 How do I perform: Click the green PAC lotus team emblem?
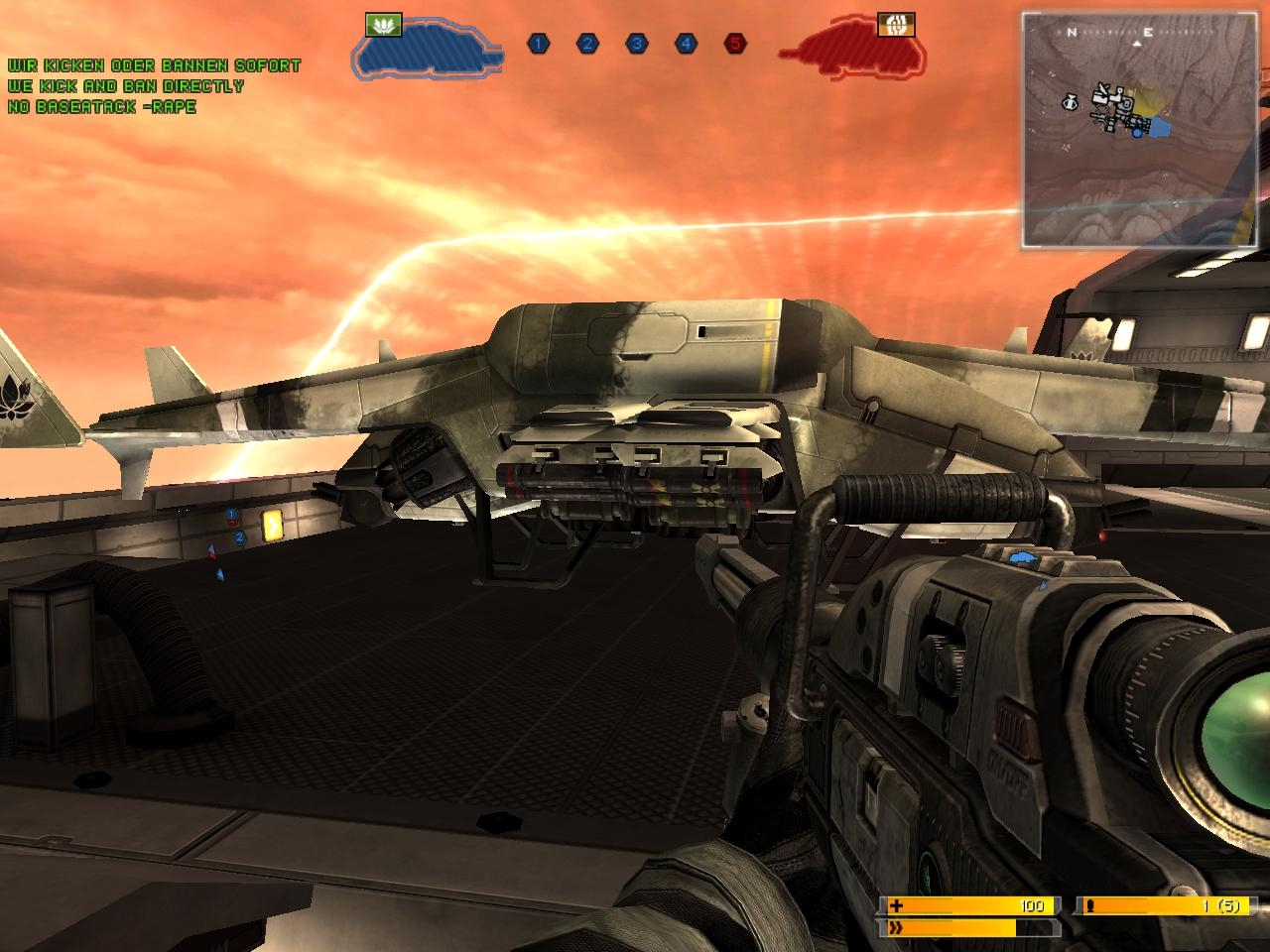click(x=383, y=25)
